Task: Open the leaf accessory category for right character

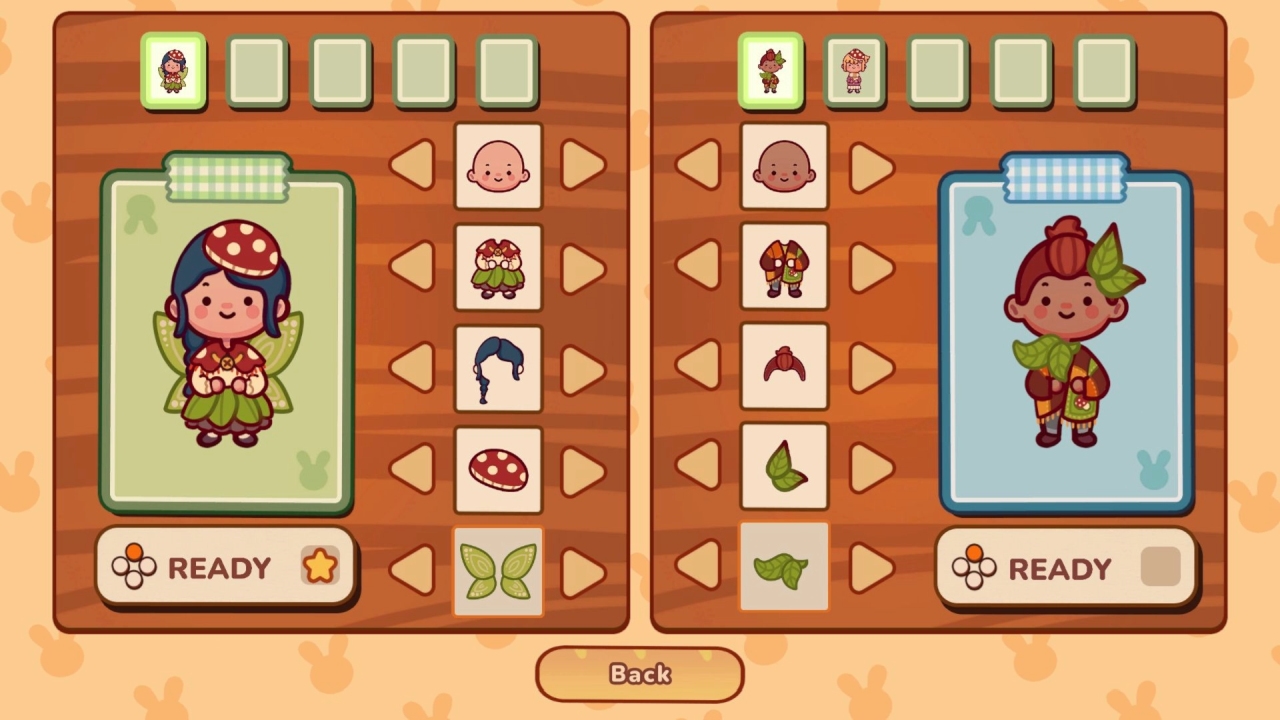Action: 784,570
